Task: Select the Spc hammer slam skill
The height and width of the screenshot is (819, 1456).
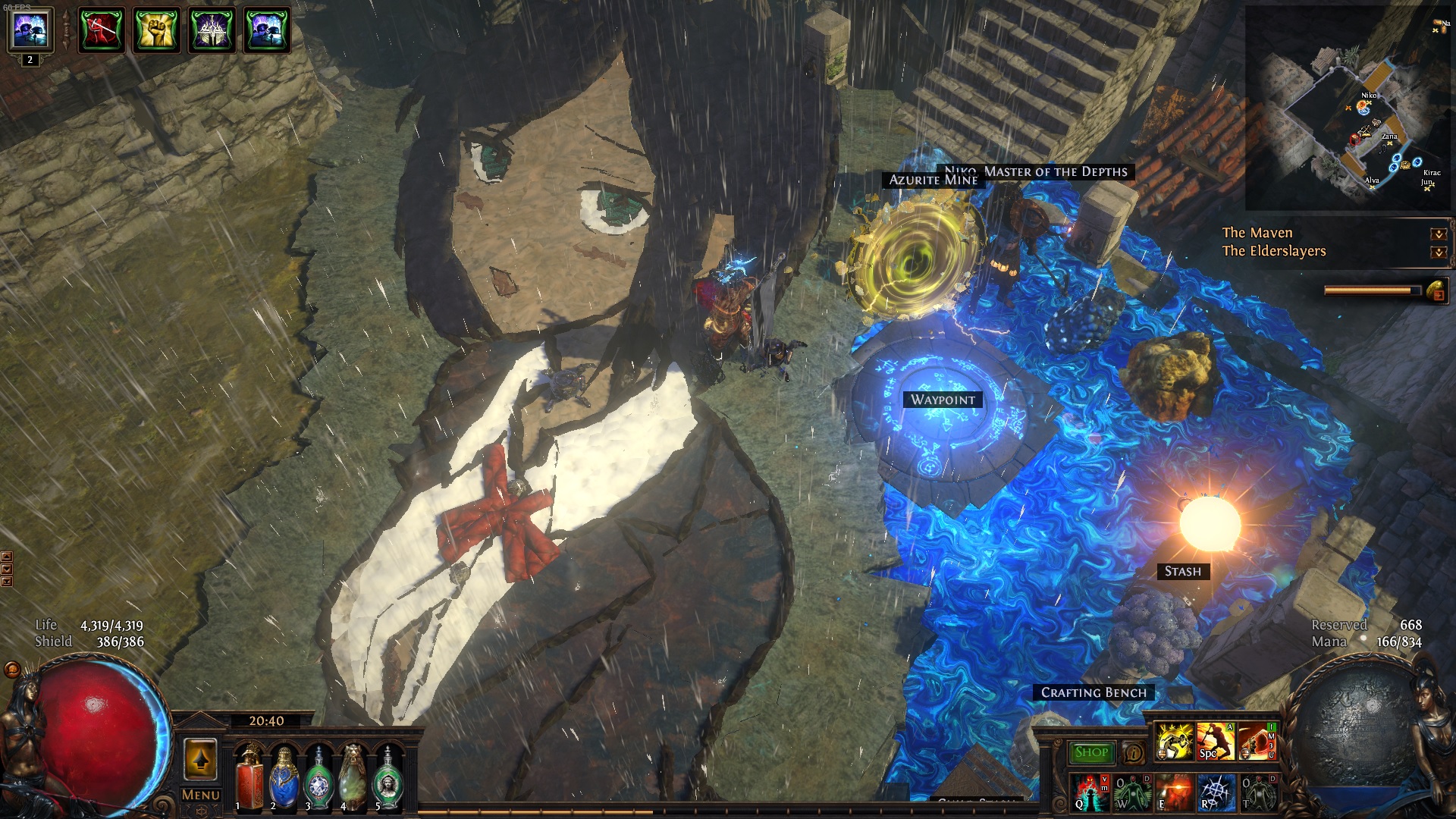Action: pos(1215,741)
